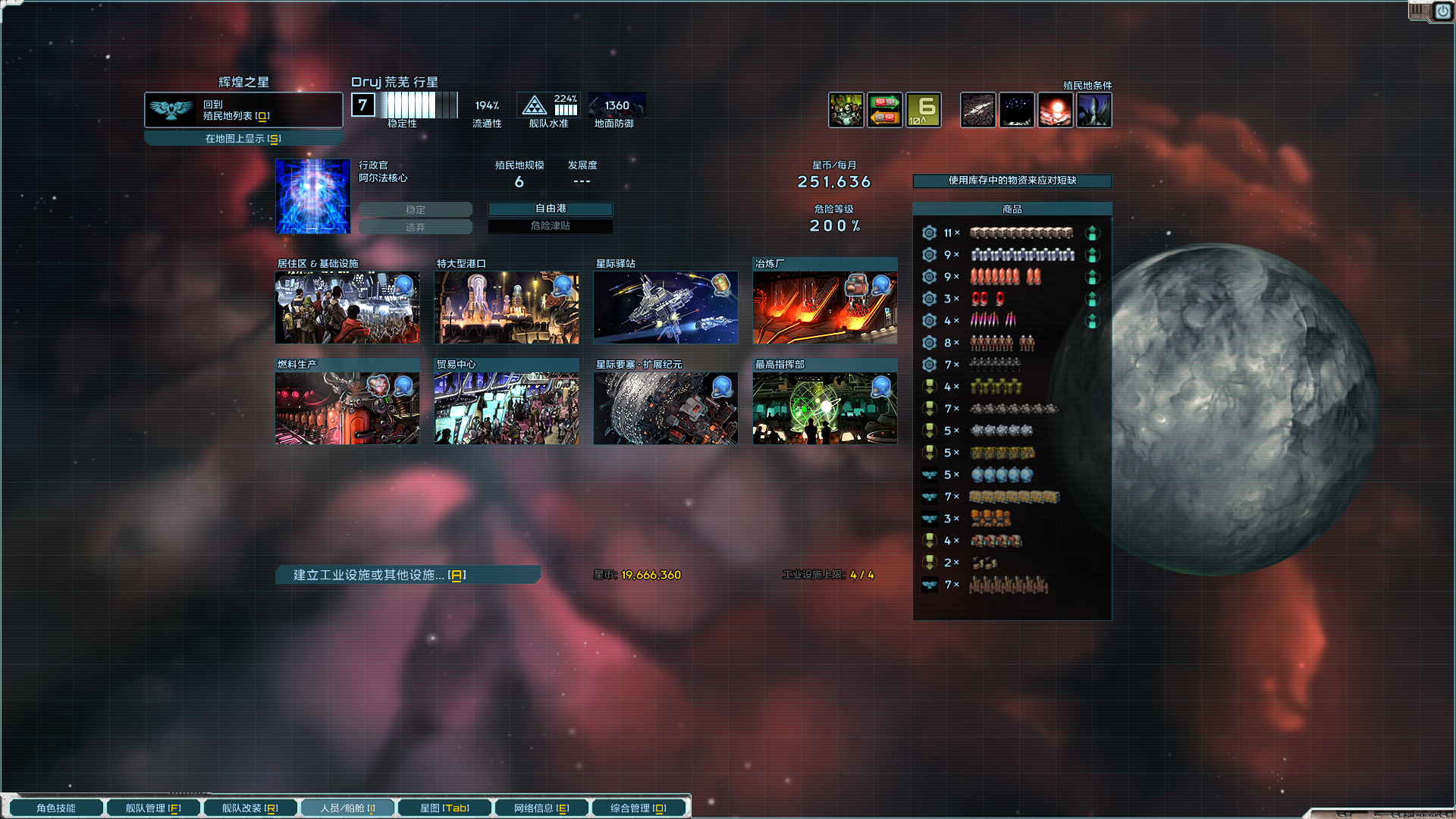Click the imports/exports arrows icon
Image resolution: width=1456 pixels, height=819 pixels.
click(x=884, y=110)
